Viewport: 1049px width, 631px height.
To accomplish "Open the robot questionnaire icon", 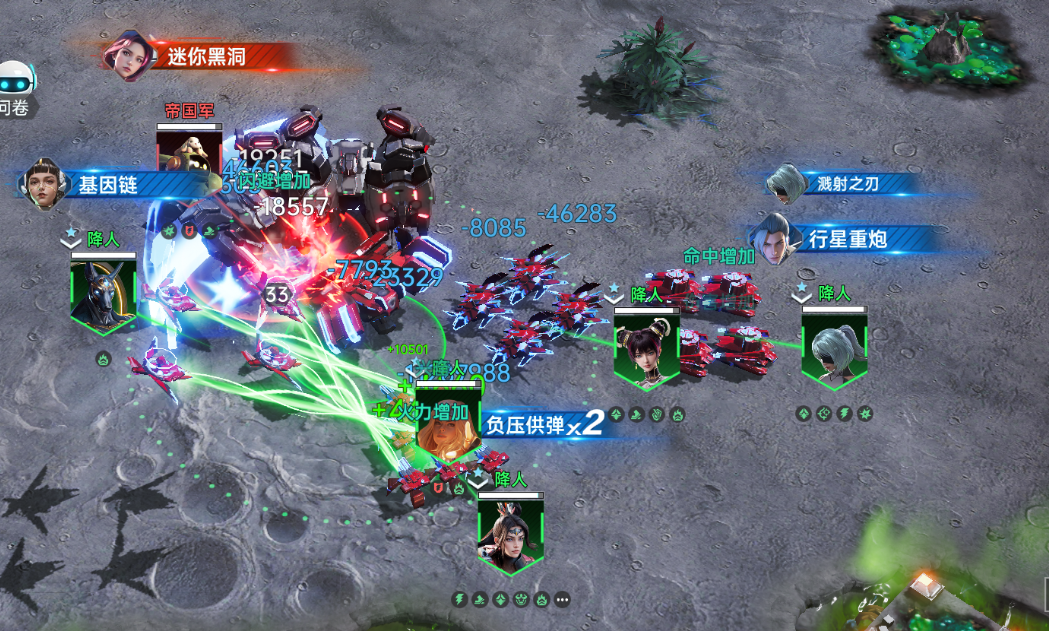I will click(14, 82).
